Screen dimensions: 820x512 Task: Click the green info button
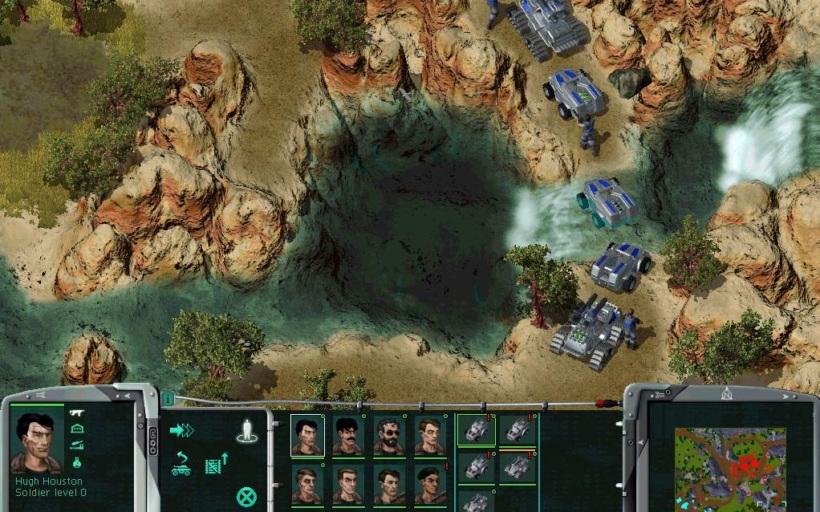point(168,399)
